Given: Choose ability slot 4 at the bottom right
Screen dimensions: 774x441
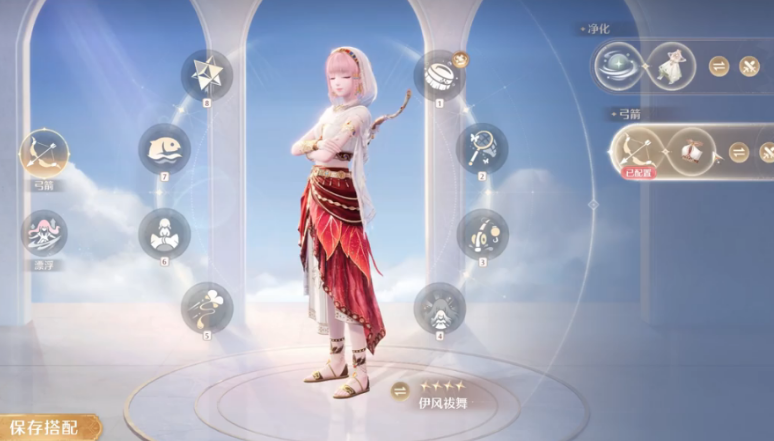Looking at the screenshot, I should (439, 307).
